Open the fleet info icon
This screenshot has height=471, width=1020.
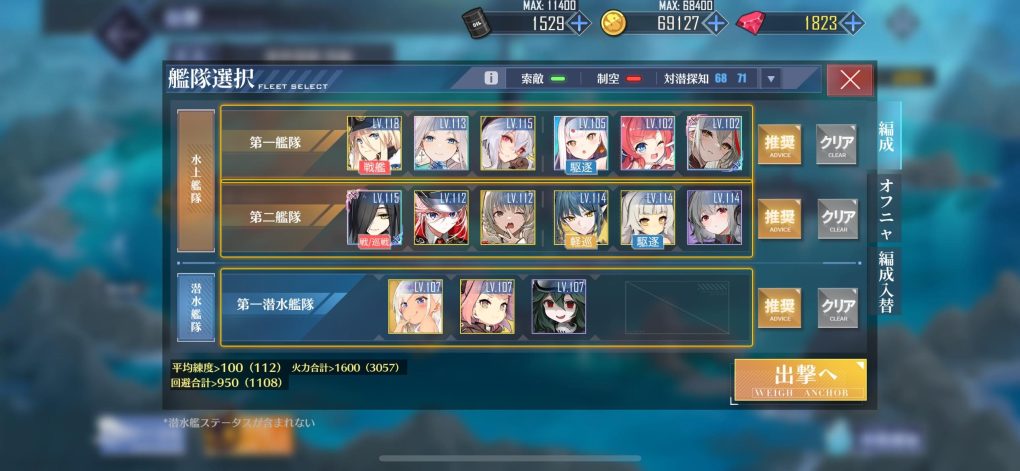491,78
